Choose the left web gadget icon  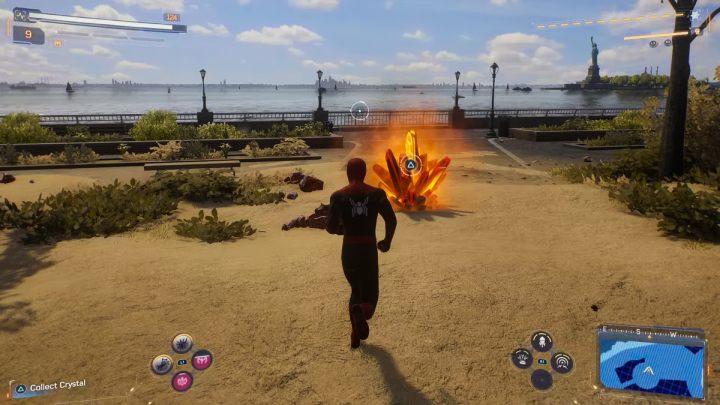coord(521,358)
